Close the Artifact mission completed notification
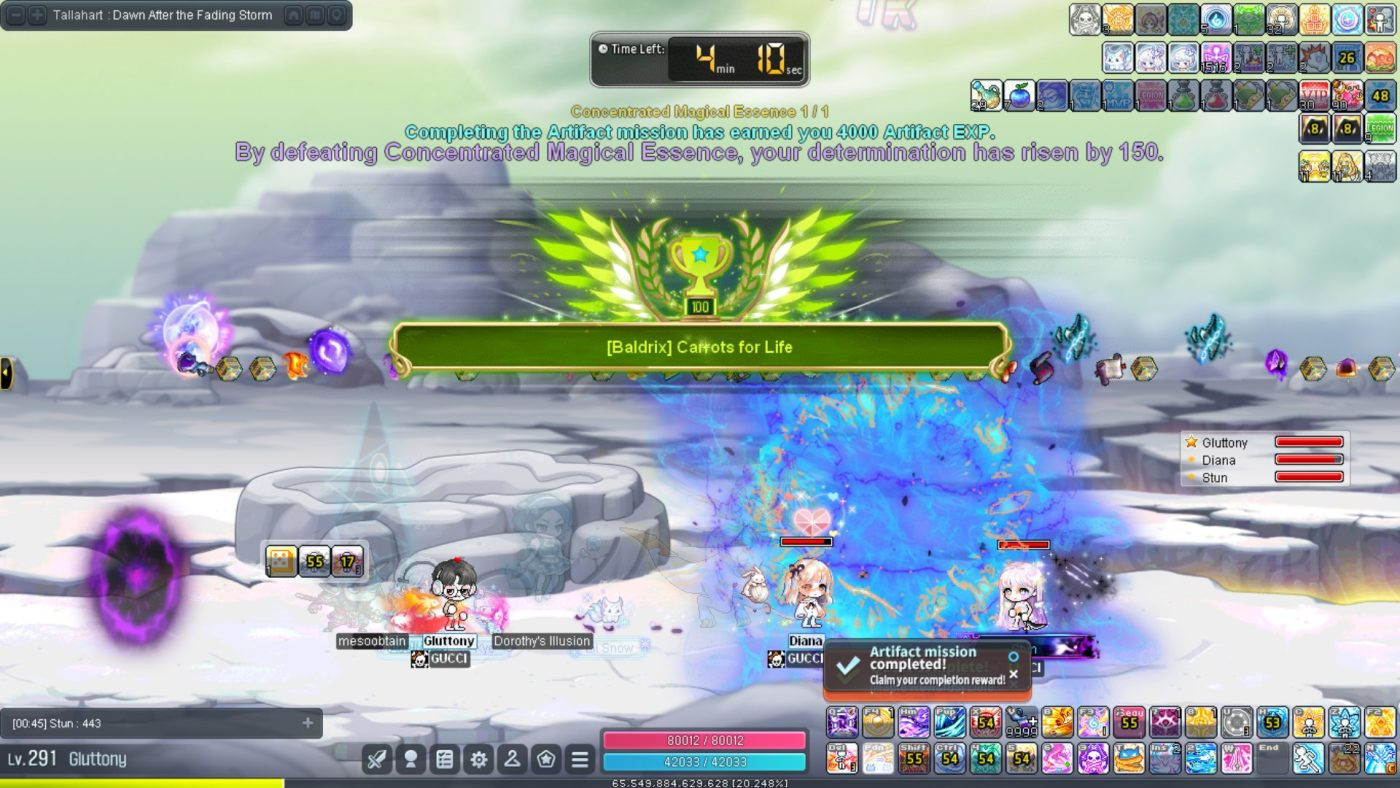This screenshot has width=1400, height=788. pyautogui.click(x=1013, y=675)
